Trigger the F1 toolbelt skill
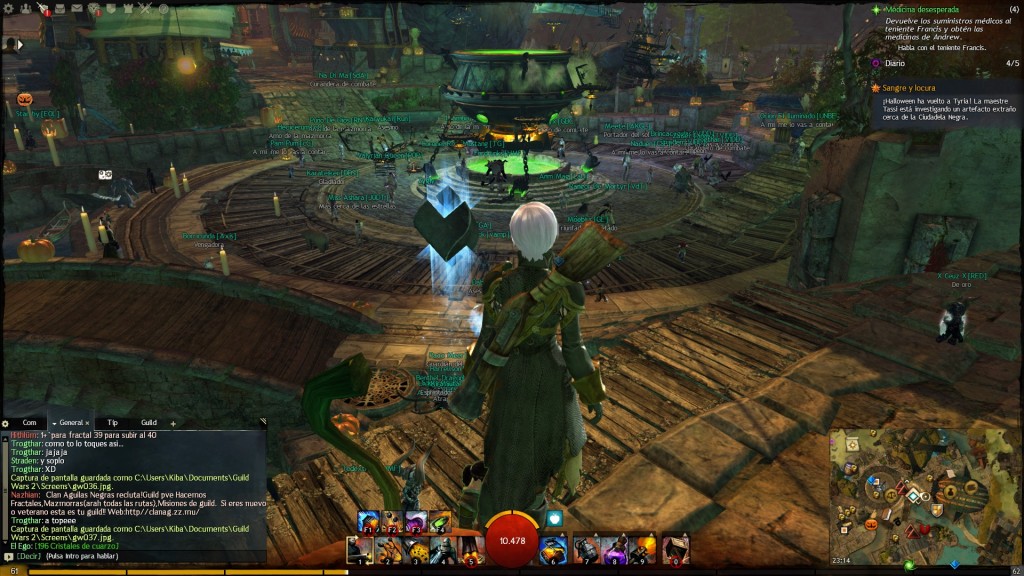This screenshot has width=1024, height=576. pyautogui.click(x=370, y=521)
